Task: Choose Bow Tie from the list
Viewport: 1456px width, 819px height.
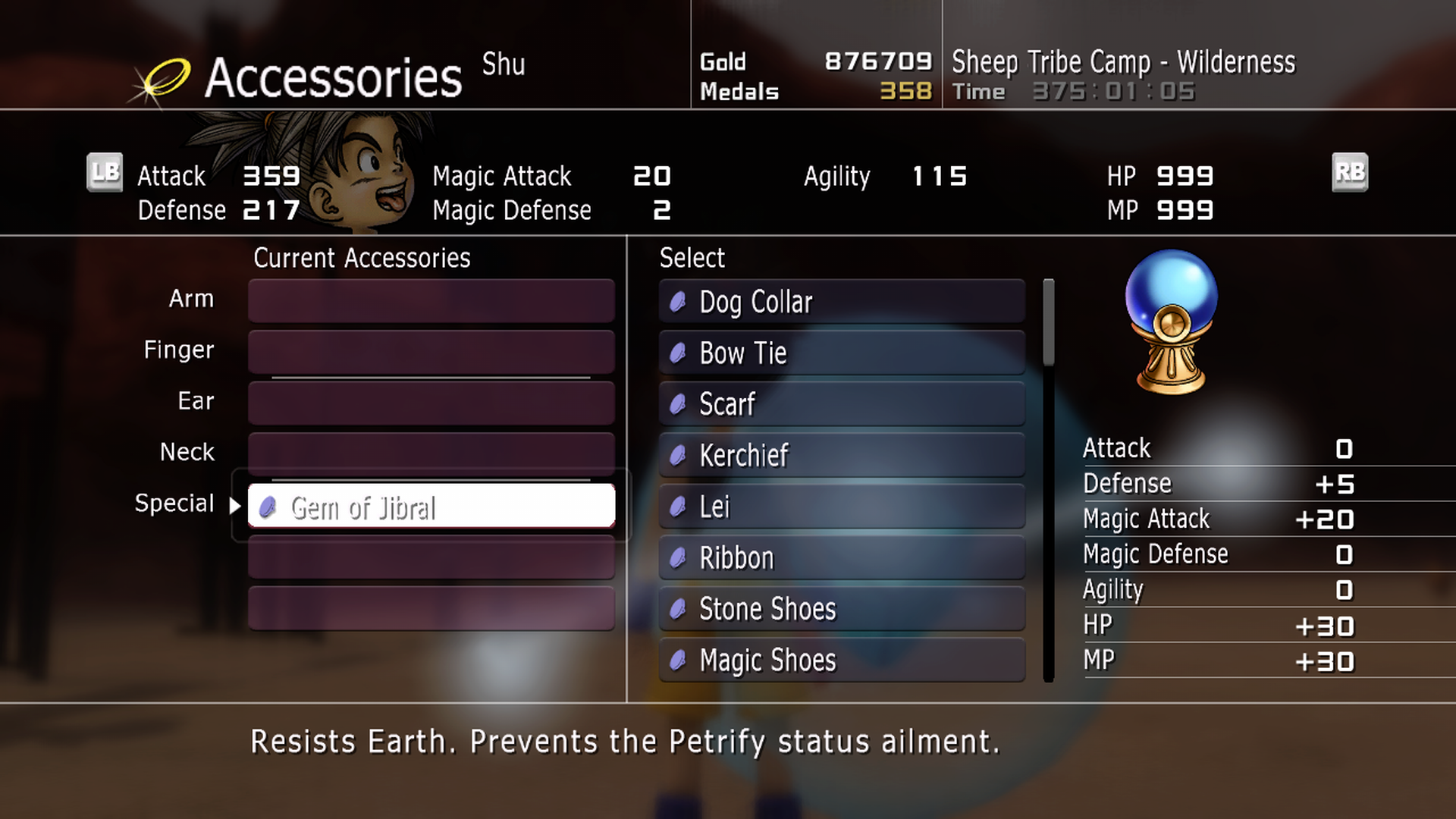Action: [x=842, y=353]
